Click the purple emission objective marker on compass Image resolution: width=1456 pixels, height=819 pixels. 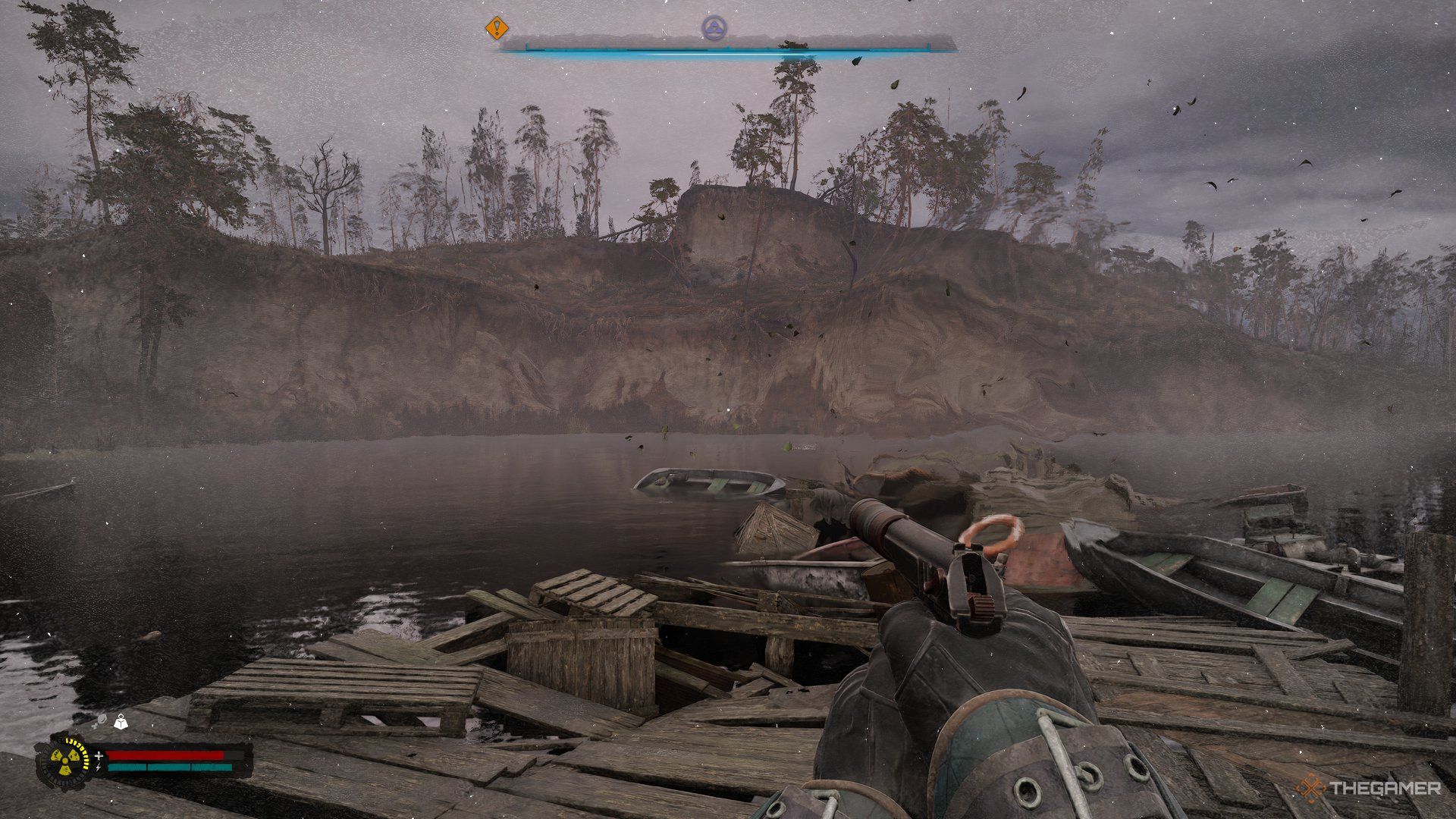(x=715, y=29)
